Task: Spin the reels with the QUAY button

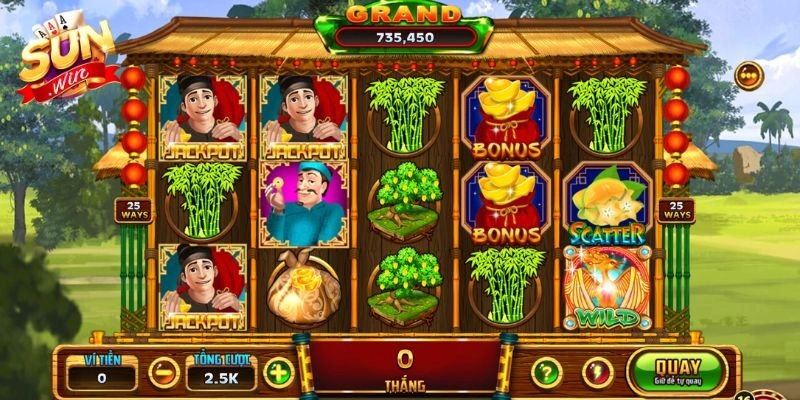Action: (x=676, y=371)
